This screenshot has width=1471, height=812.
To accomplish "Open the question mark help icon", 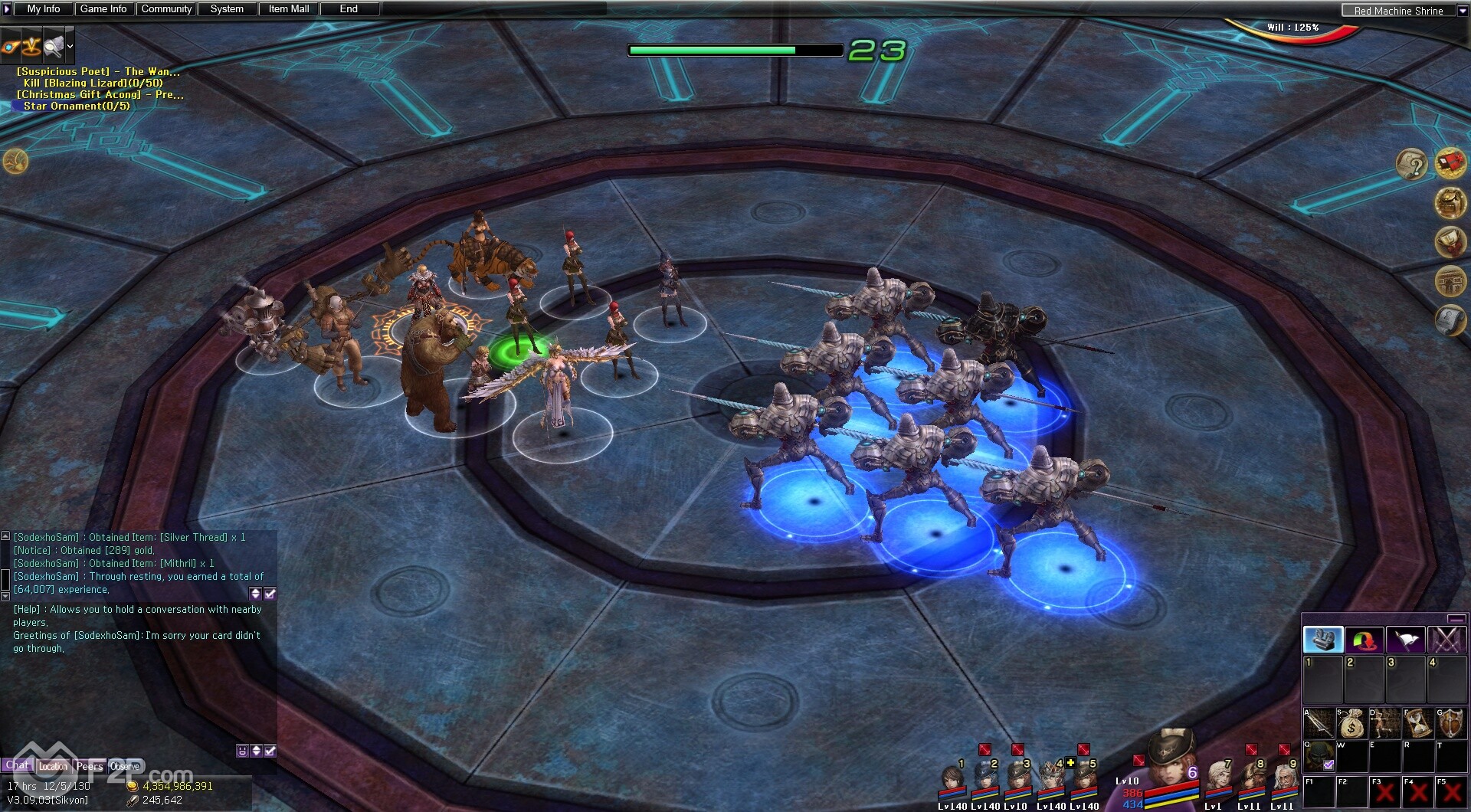I will tap(1411, 164).
